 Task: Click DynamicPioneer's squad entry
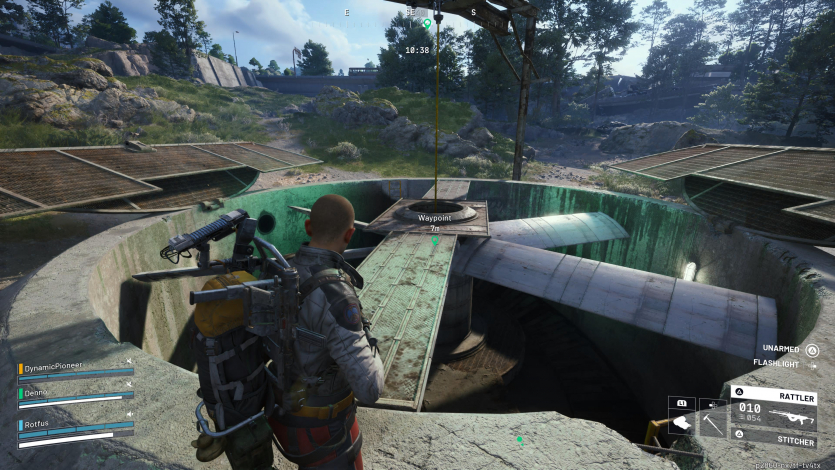[55, 366]
